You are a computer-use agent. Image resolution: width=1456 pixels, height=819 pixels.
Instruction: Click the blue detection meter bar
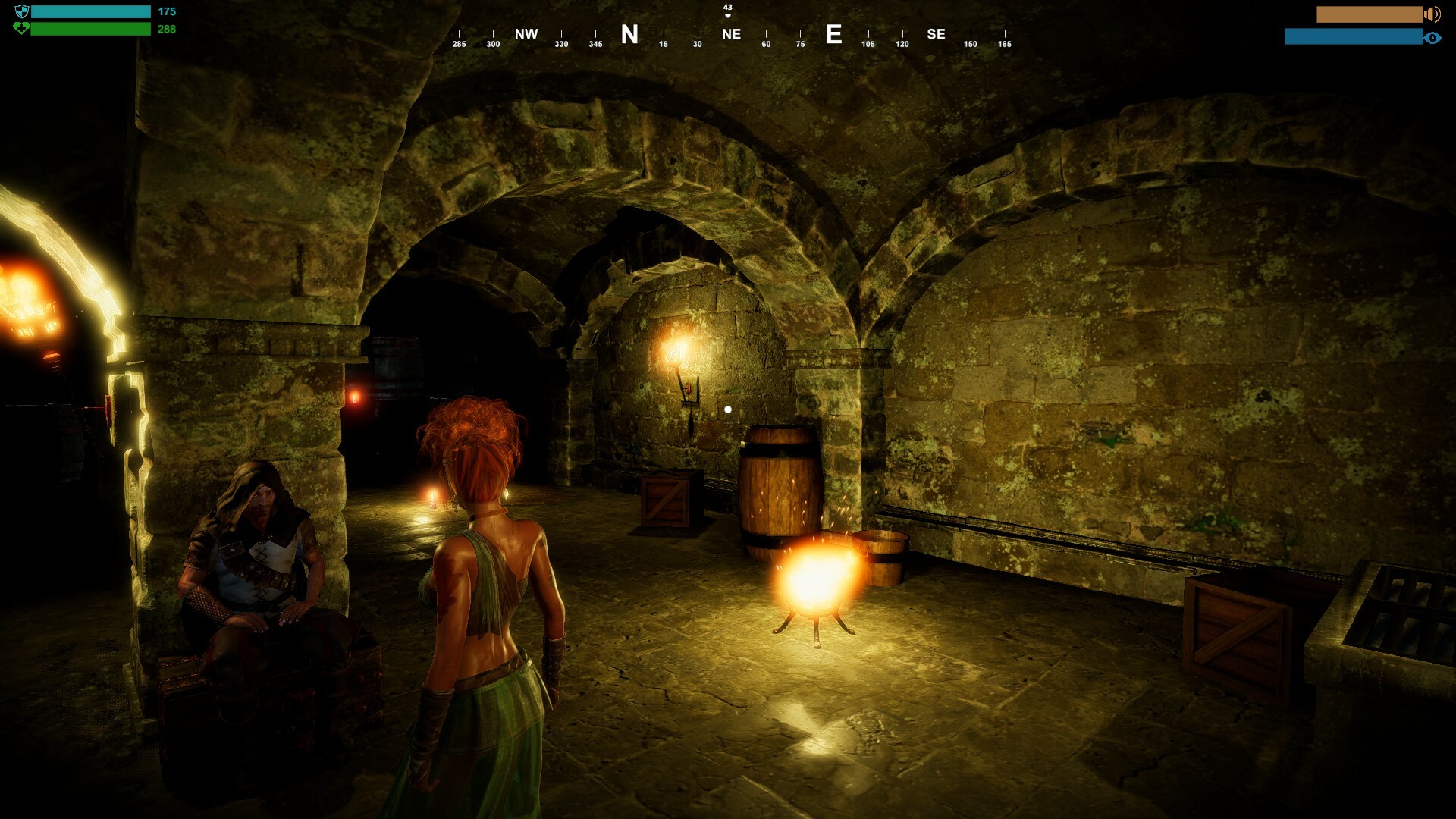pyautogui.click(x=1354, y=35)
